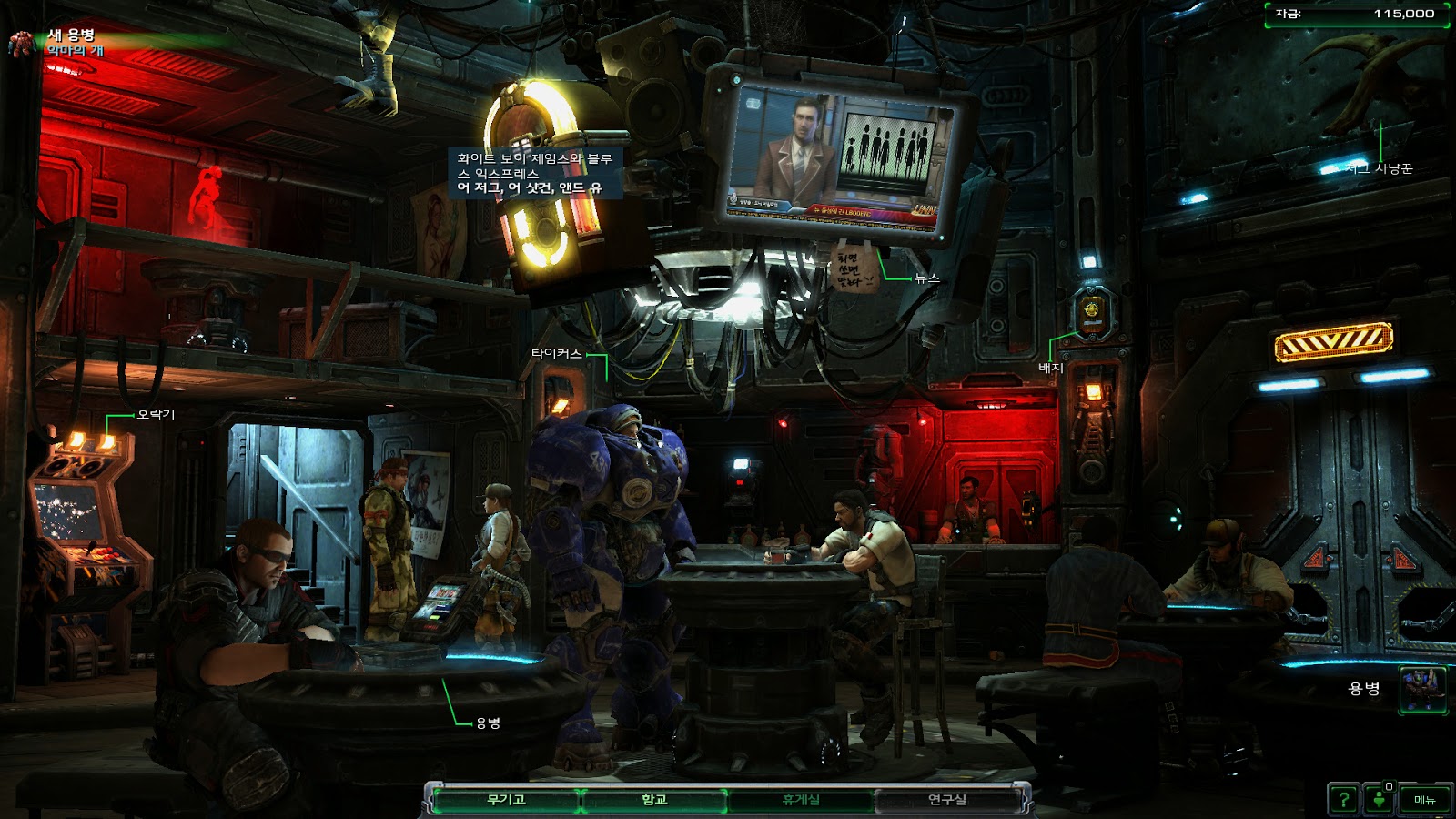
Task: Watch the 뉴스 (News) label
Action: 927,278
